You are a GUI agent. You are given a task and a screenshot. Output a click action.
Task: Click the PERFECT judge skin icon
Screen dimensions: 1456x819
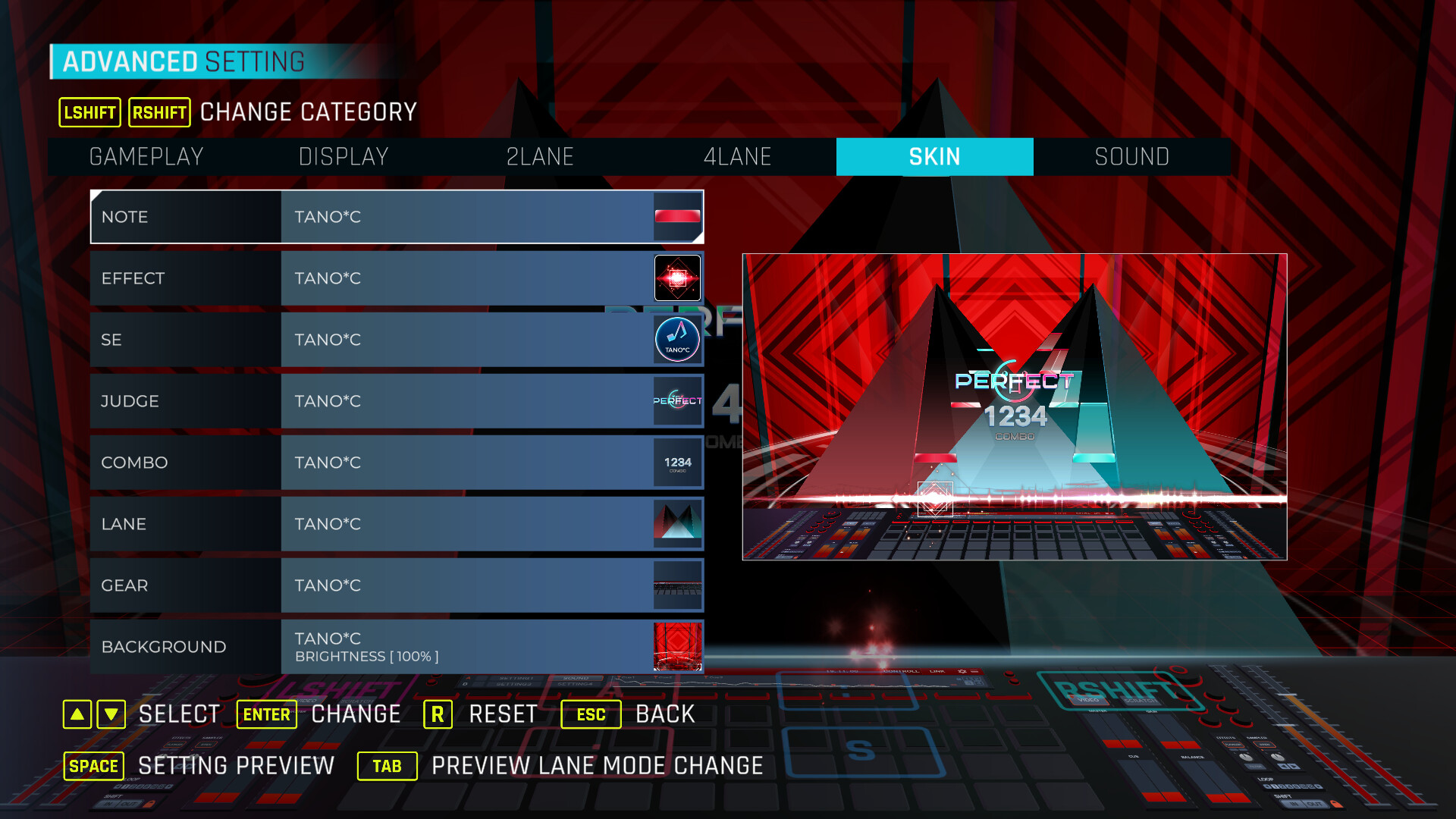coord(677,401)
